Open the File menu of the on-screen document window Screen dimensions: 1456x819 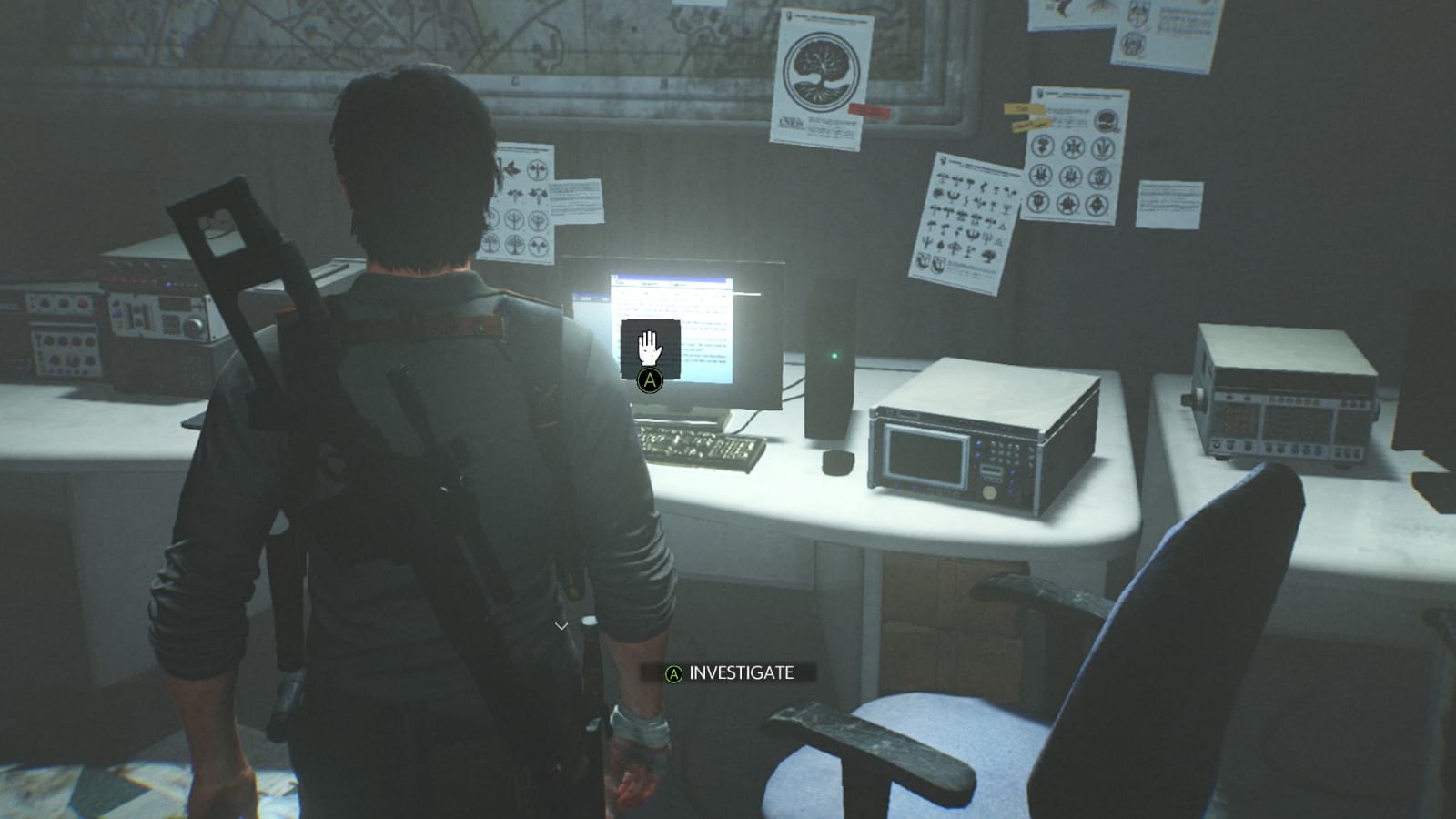pos(622,283)
